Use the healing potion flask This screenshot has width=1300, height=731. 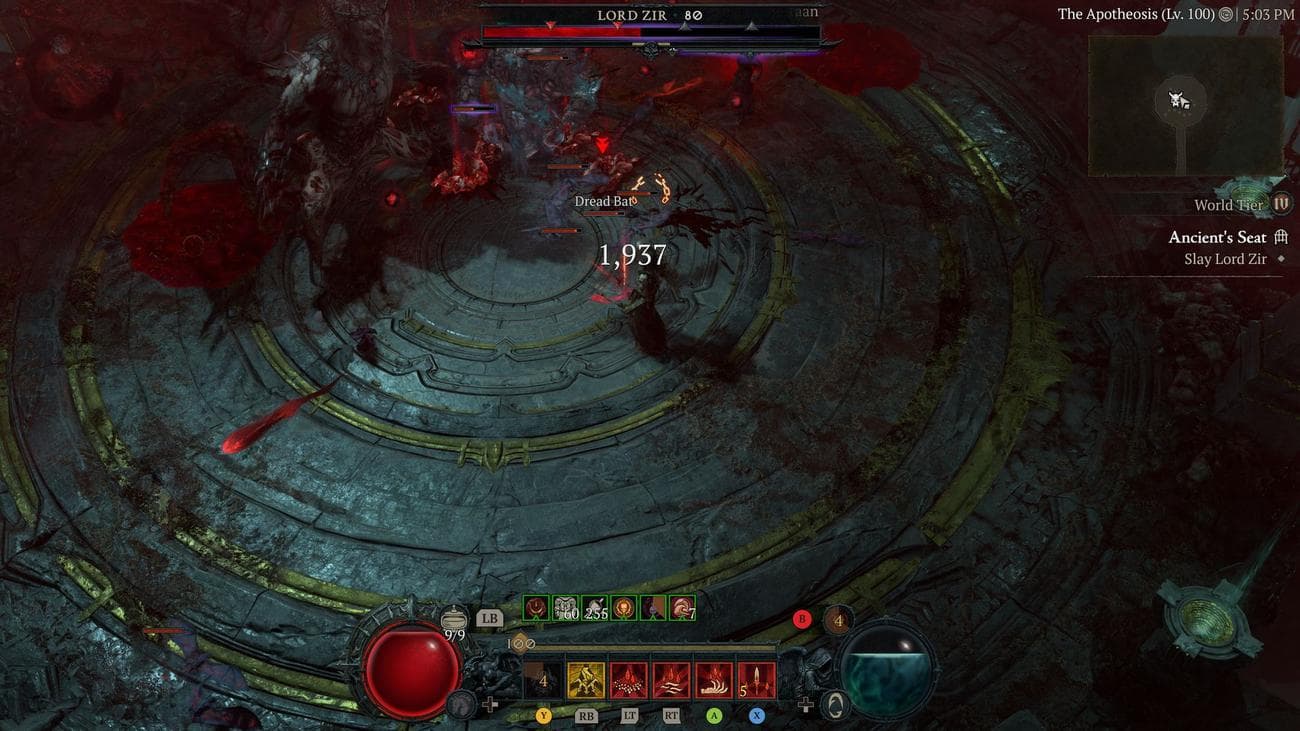pyautogui.click(x=454, y=620)
